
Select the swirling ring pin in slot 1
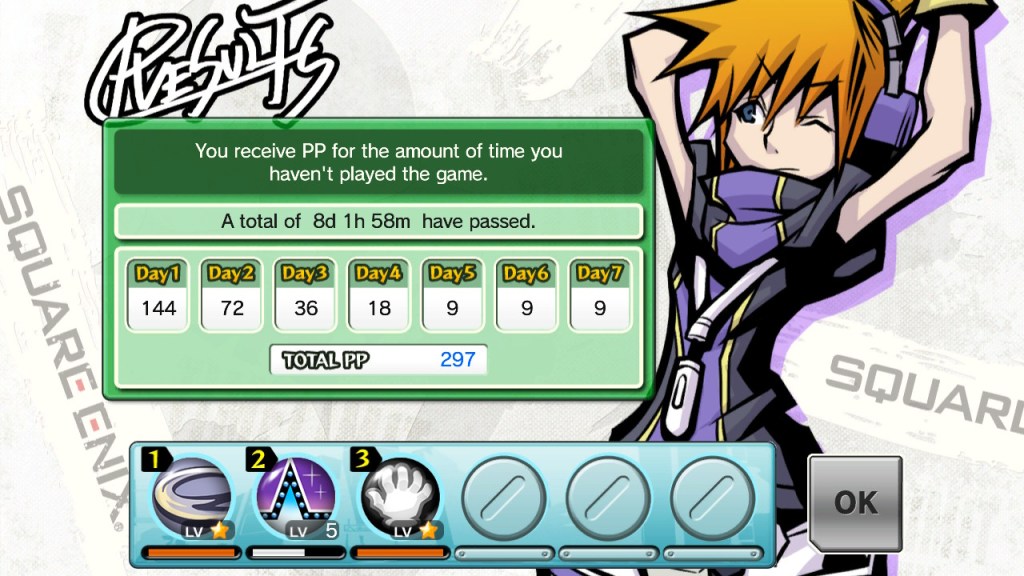[192, 499]
